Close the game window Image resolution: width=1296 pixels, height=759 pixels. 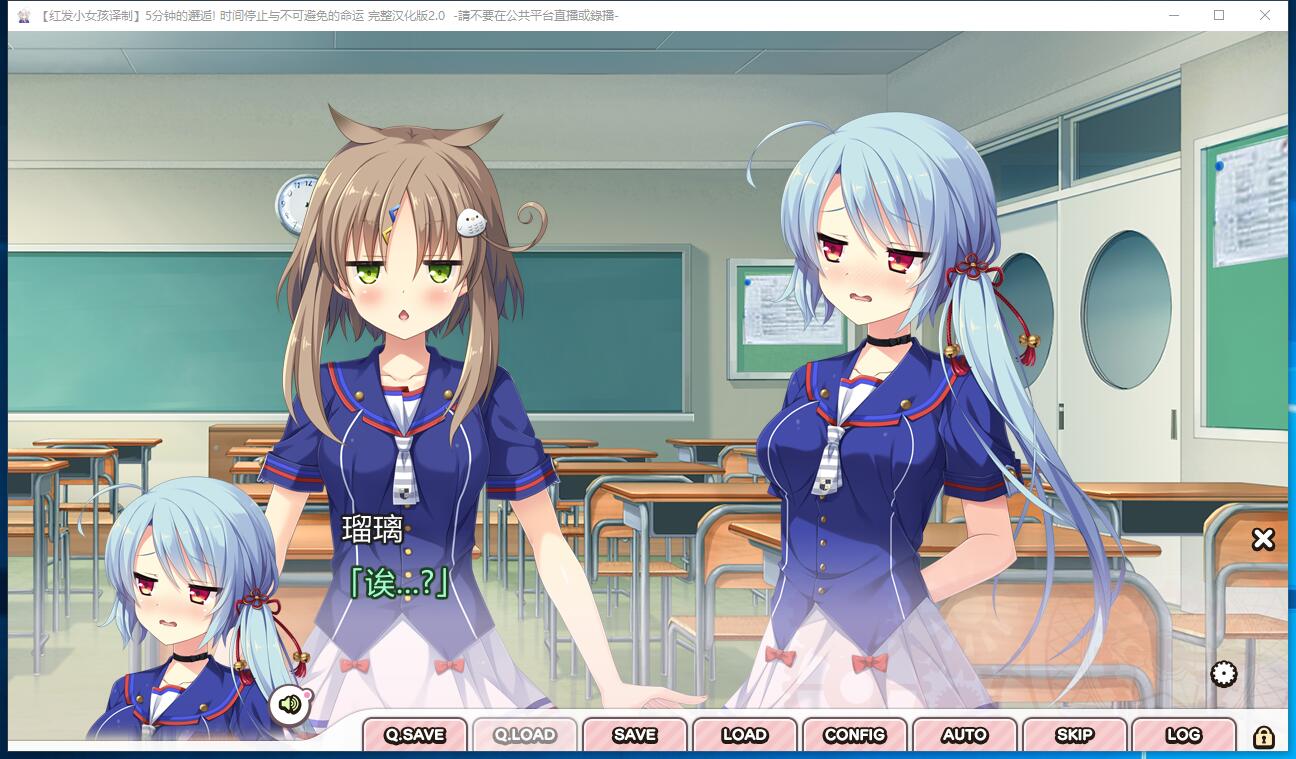(x=1265, y=15)
